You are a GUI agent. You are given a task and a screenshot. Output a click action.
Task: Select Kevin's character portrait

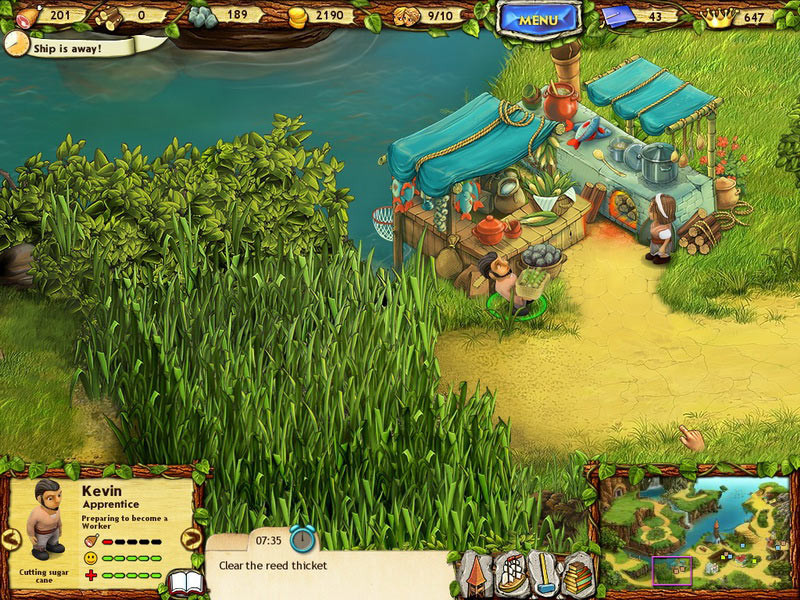(44, 517)
